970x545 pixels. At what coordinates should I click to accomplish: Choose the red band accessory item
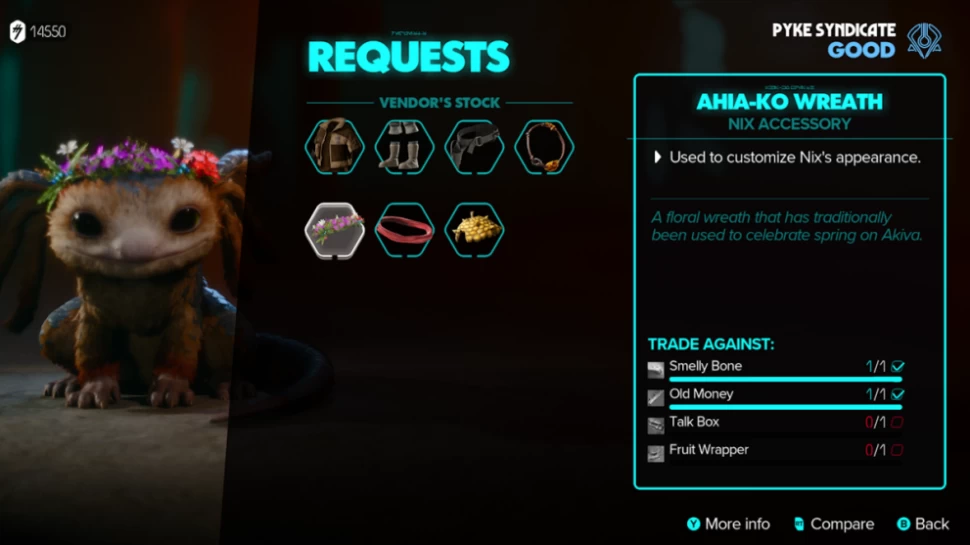pyautogui.click(x=404, y=230)
